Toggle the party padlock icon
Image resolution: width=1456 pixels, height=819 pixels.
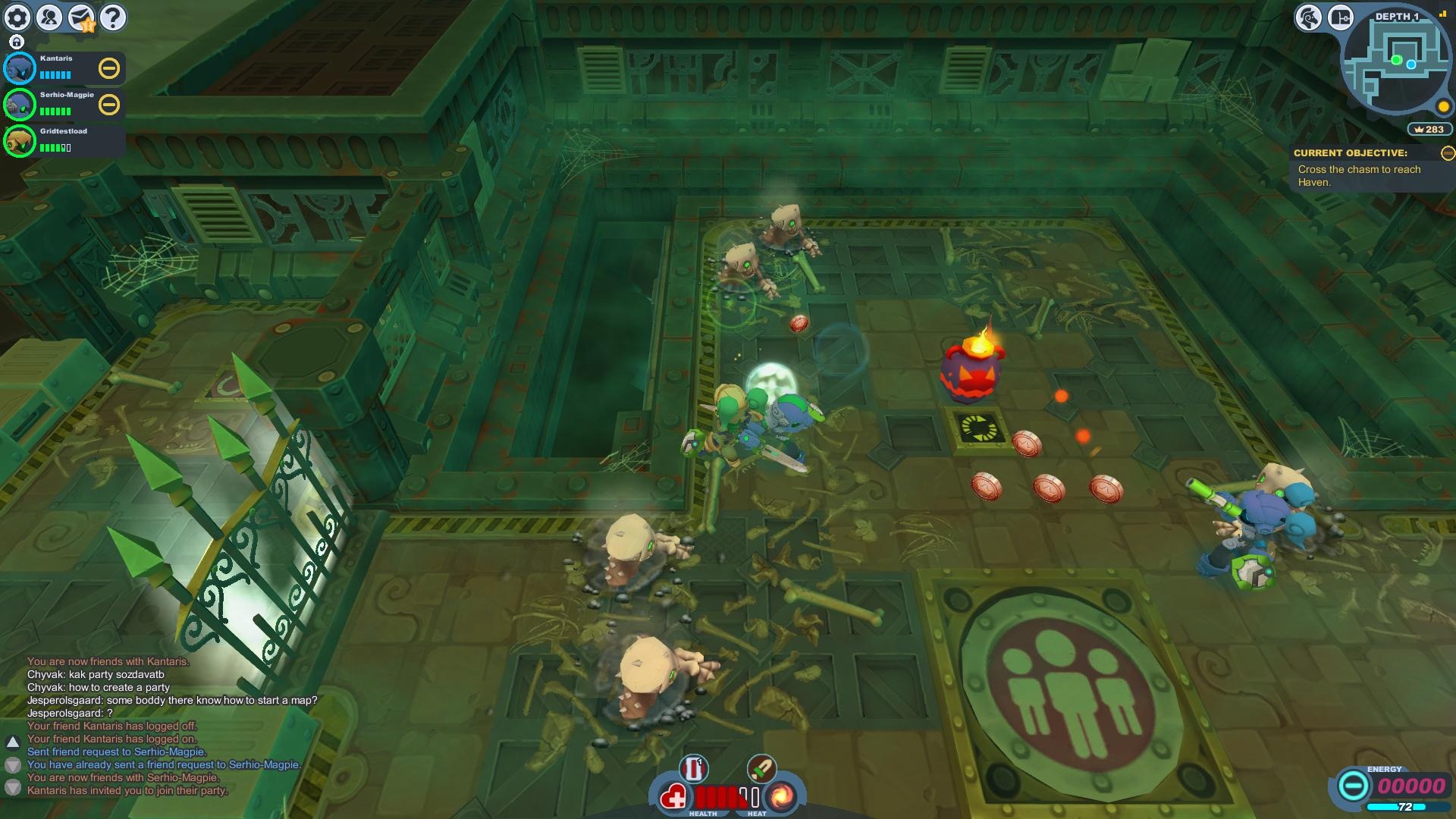click(17, 42)
